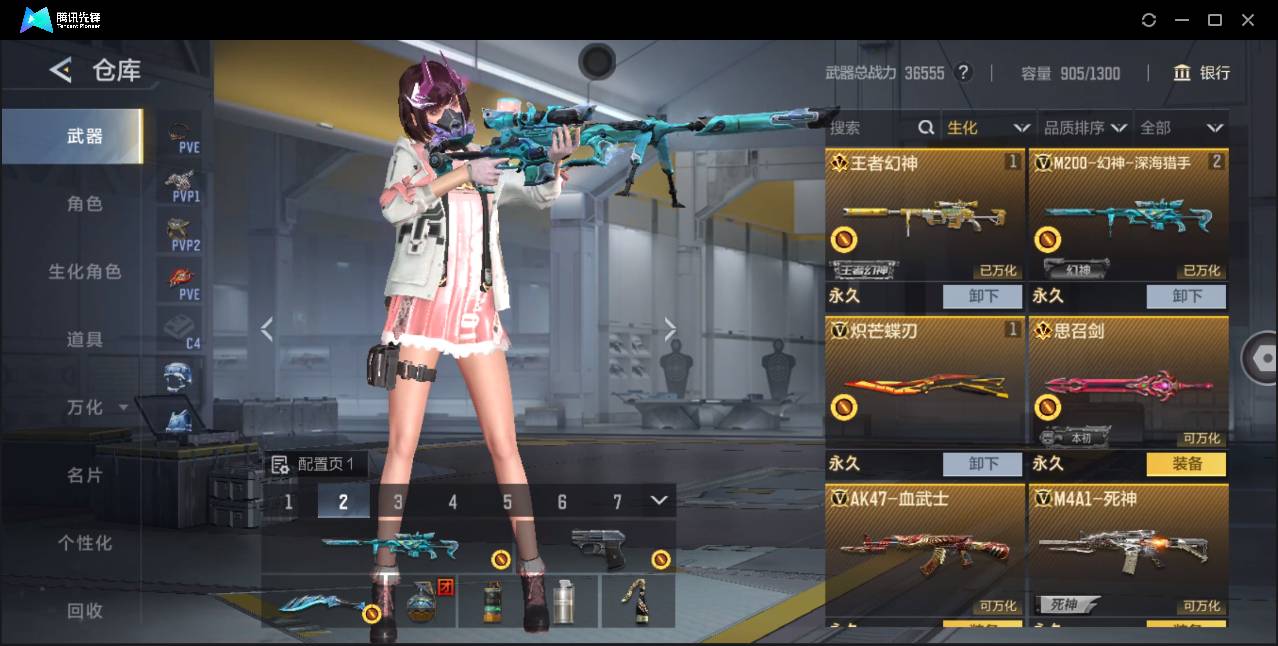
Task: Open the 银行 bank
Action: pos(1202,73)
